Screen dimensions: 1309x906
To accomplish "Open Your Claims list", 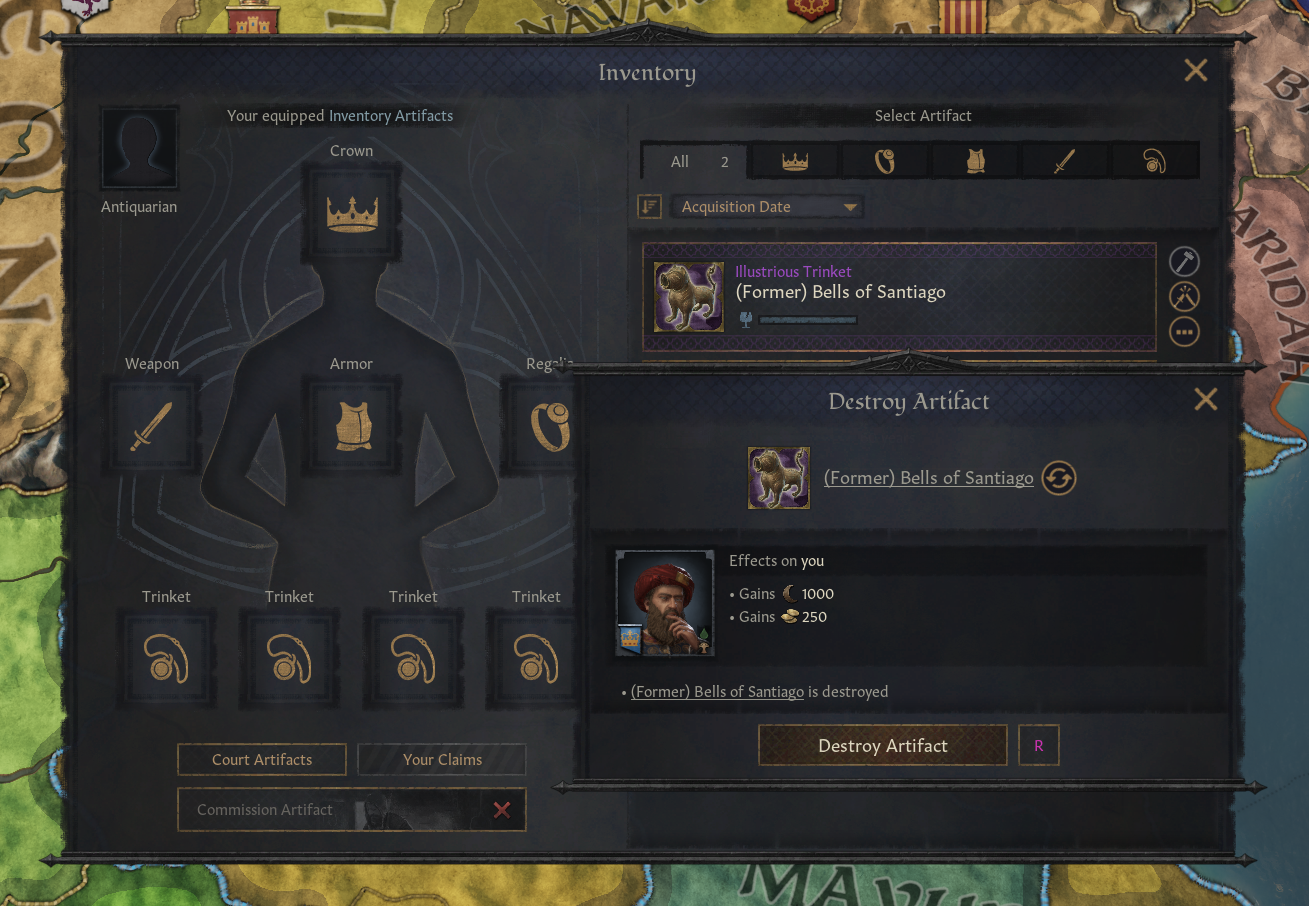I will pos(442,760).
